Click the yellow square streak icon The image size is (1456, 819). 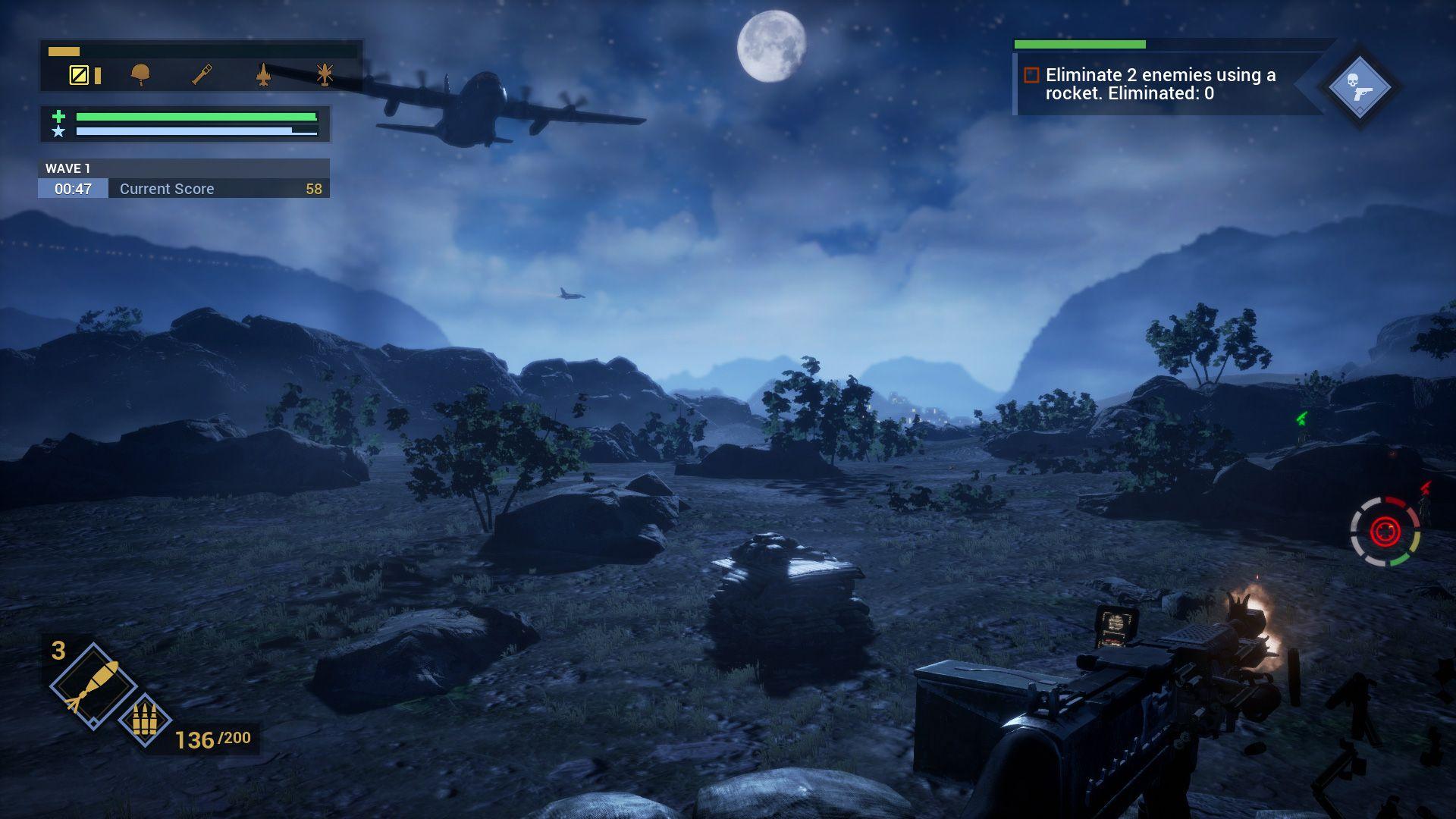click(x=79, y=74)
